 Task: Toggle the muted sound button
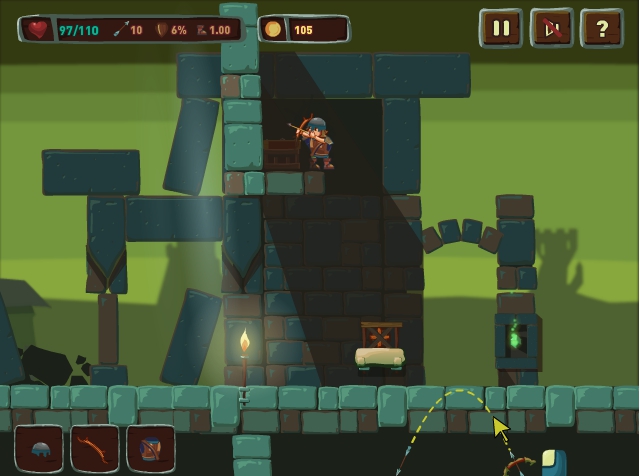click(x=551, y=28)
